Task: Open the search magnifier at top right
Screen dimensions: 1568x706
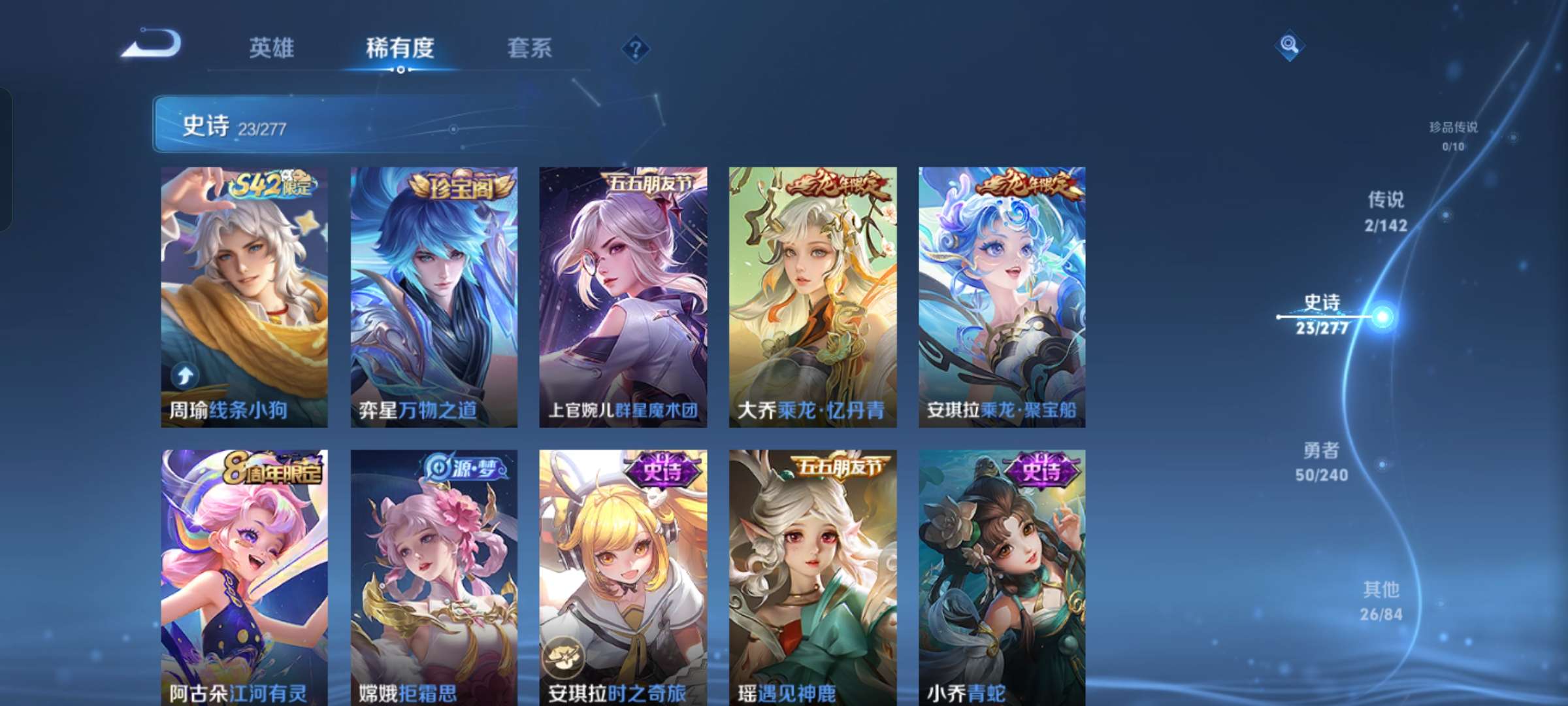Action: (x=1290, y=45)
